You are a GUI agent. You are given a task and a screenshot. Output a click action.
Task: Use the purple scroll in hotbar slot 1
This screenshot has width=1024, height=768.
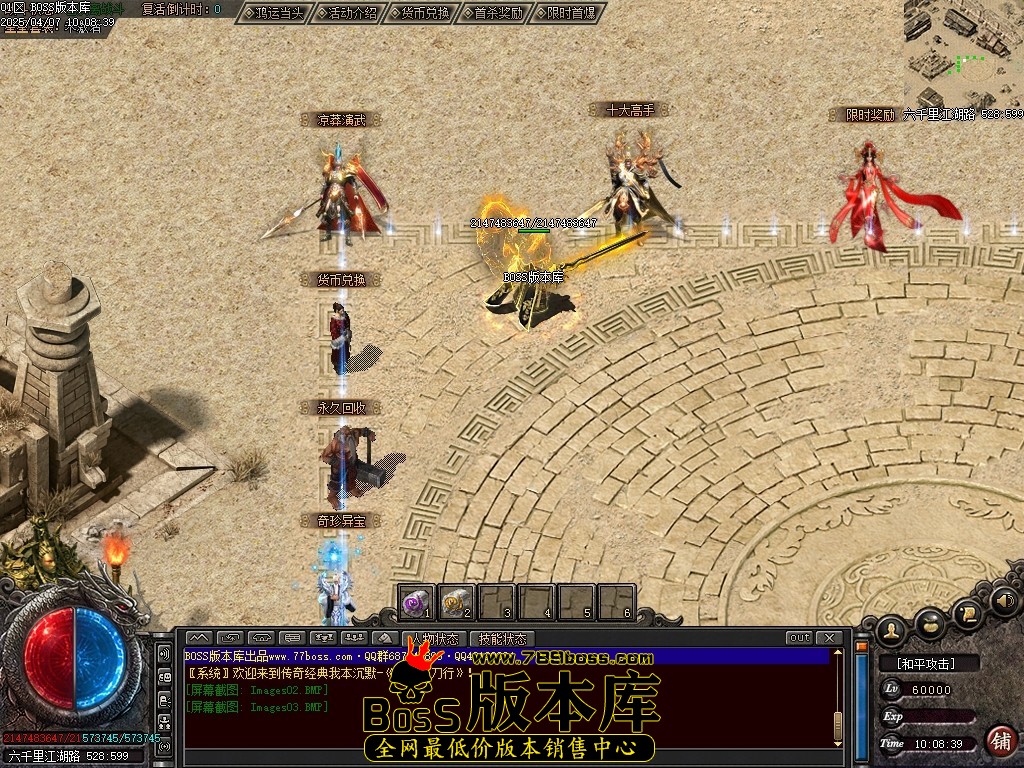point(417,602)
